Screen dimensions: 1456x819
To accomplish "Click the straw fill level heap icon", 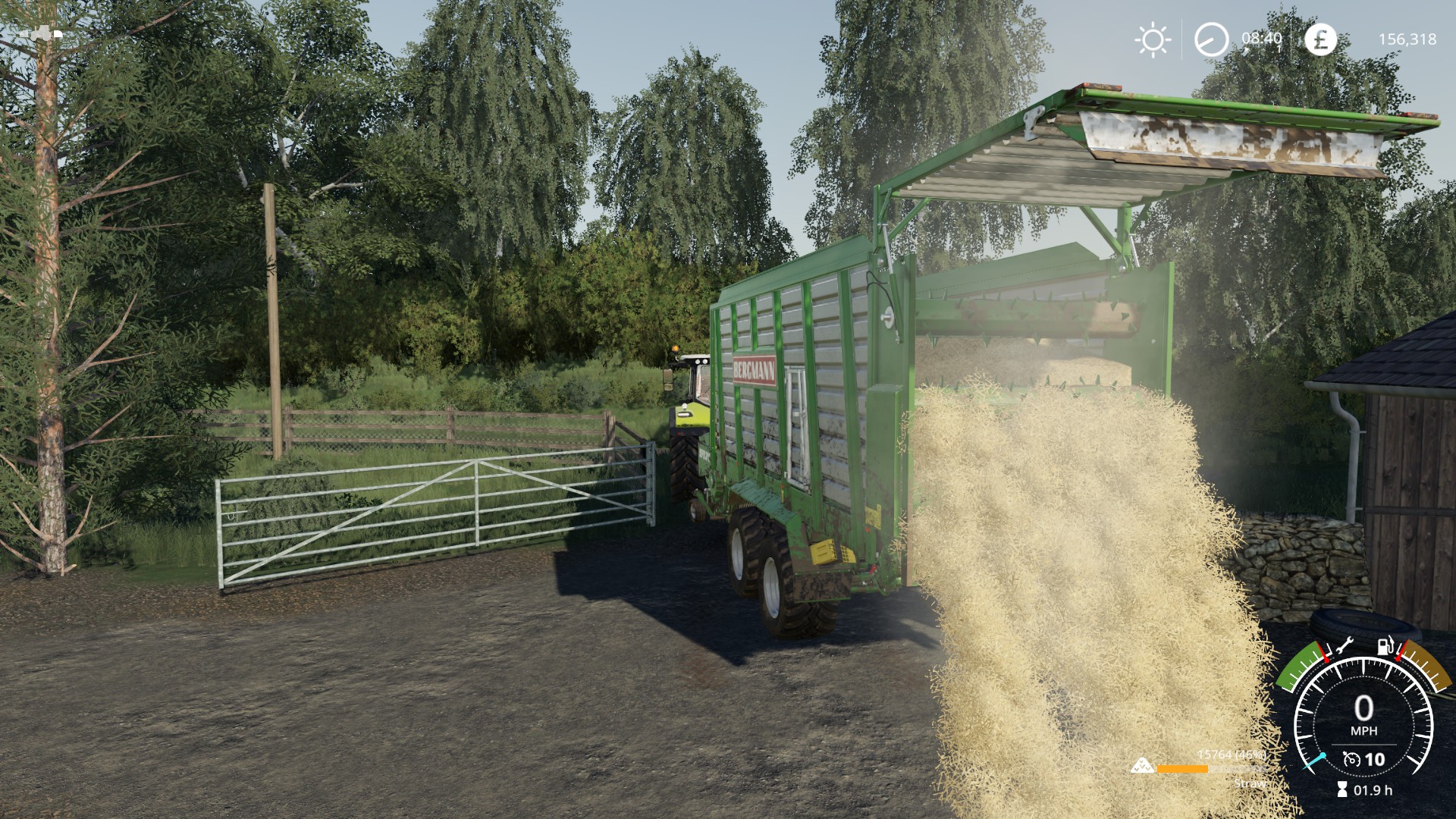I will (x=1141, y=767).
